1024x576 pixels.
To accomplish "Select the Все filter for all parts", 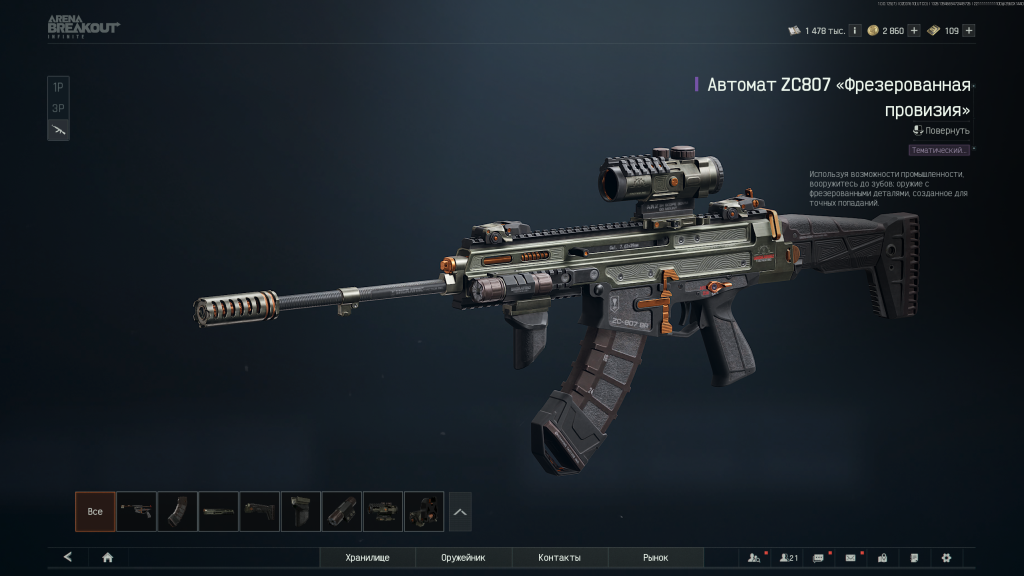I will pos(95,511).
